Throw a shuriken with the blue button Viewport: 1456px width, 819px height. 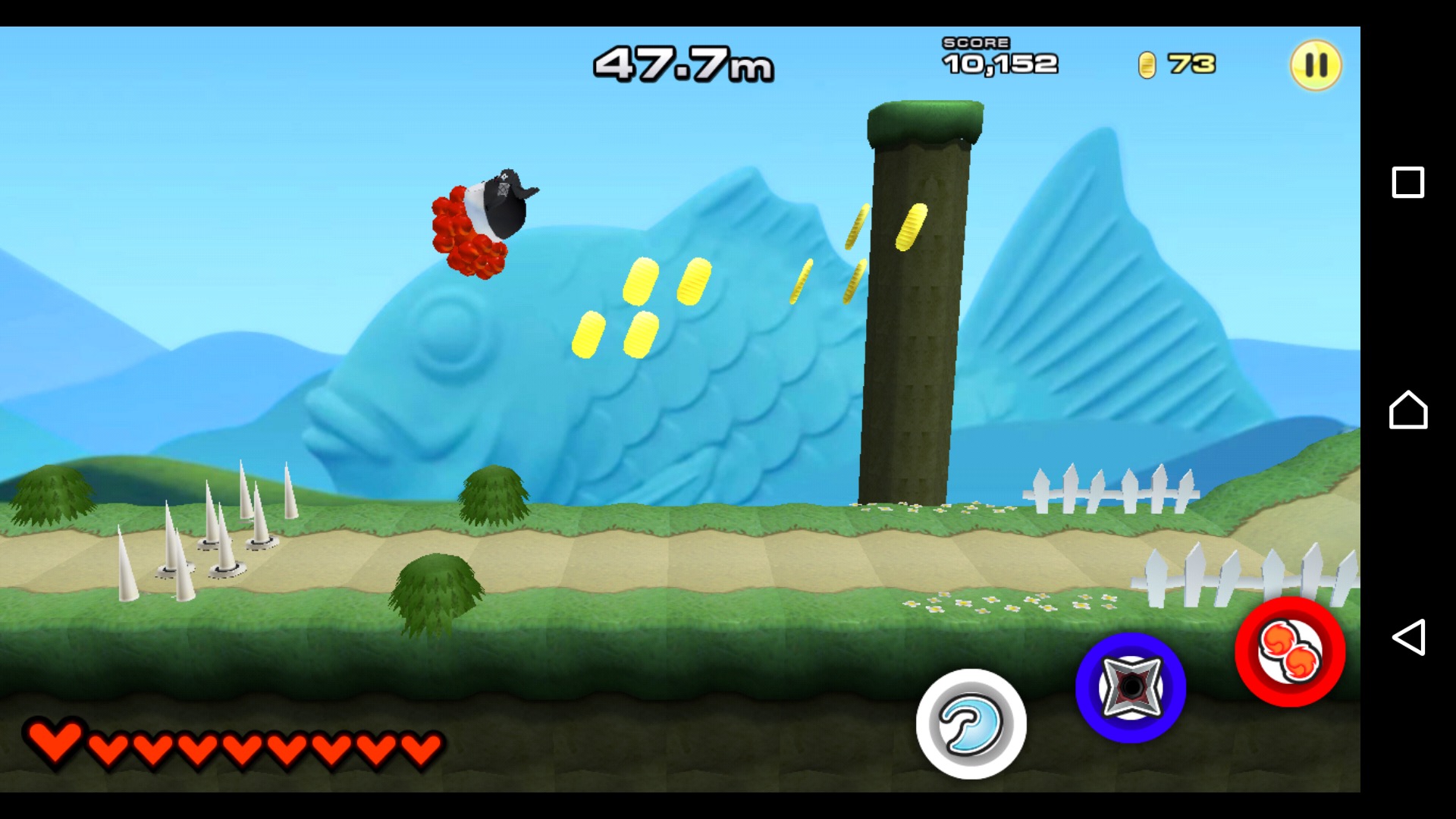1130,687
